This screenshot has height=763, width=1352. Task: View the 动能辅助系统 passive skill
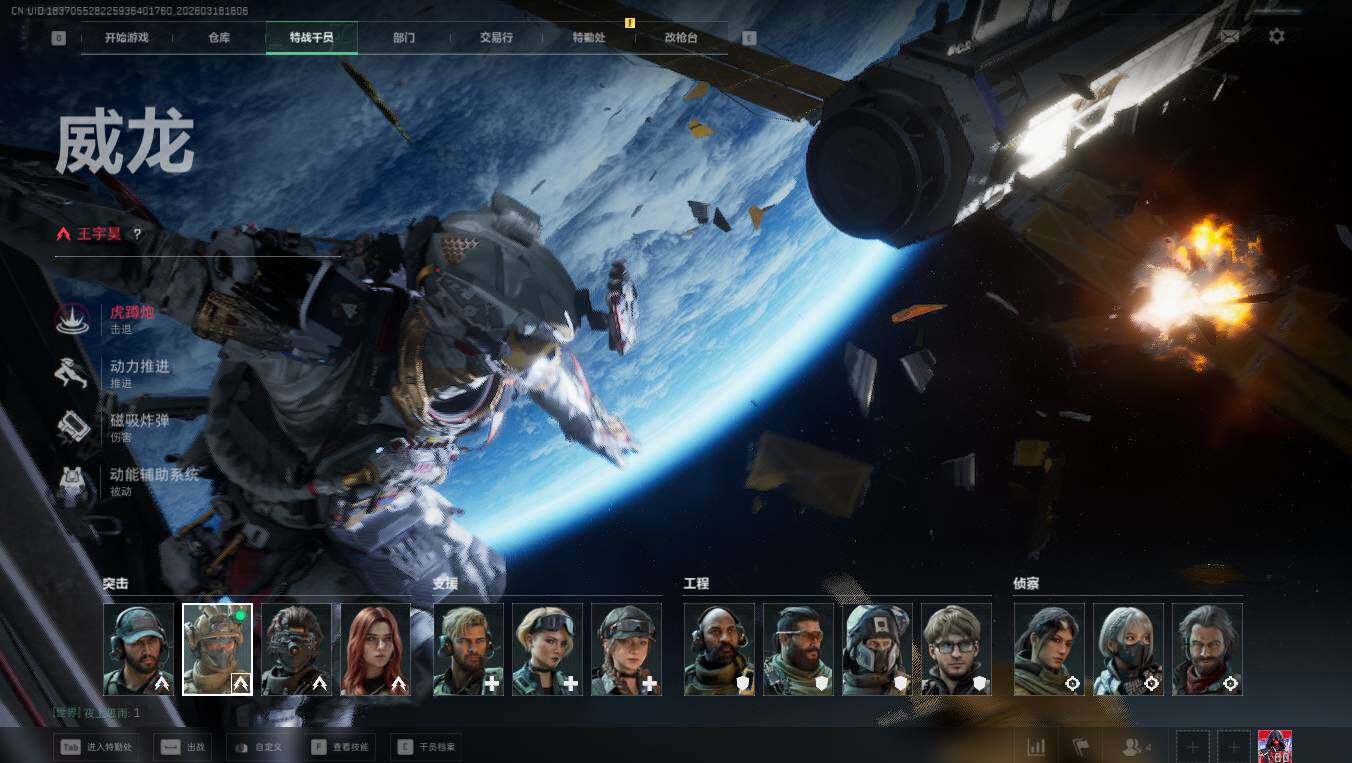point(152,480)
